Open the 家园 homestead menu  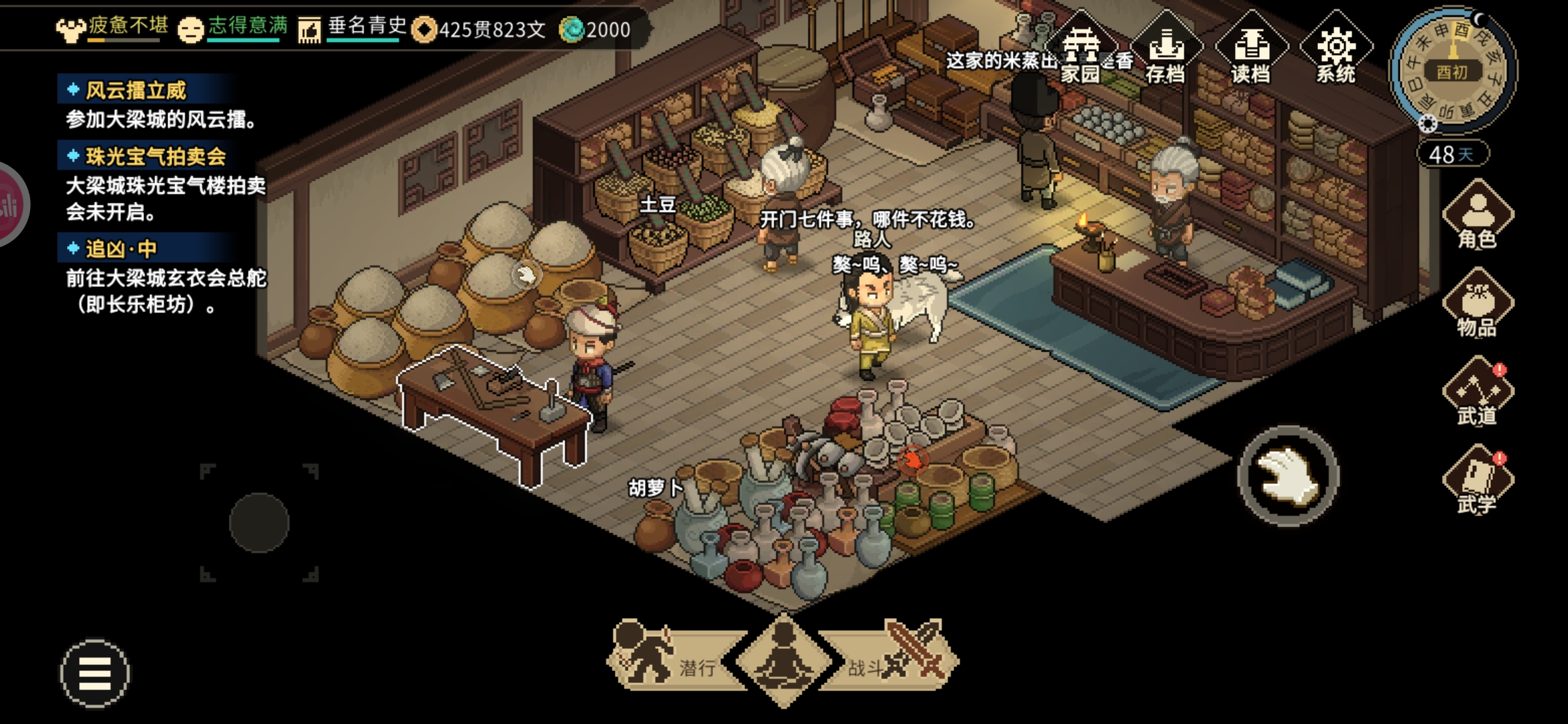tap(1080, 52)
